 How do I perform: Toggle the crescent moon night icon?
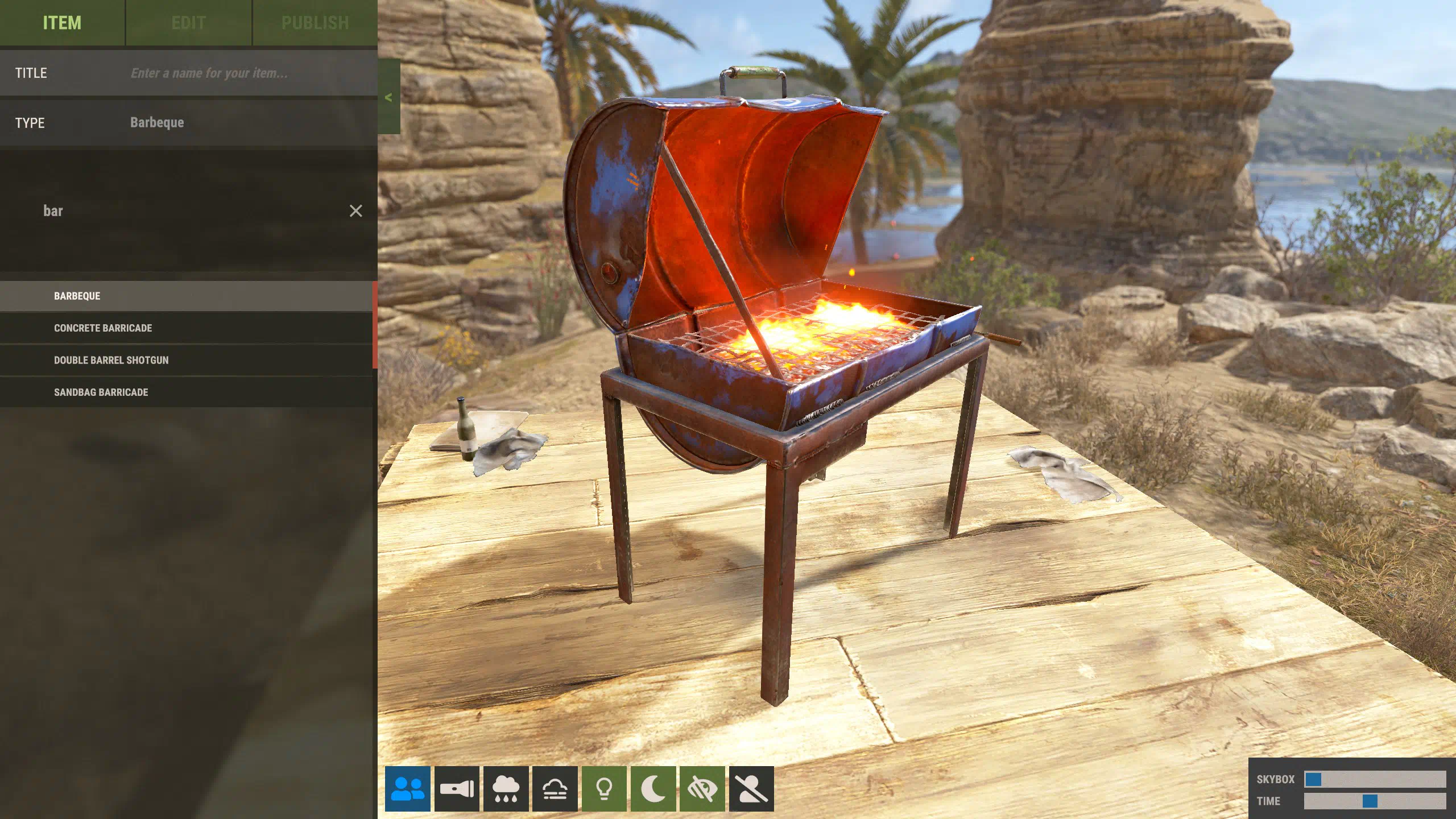click(x=653, y=789)
